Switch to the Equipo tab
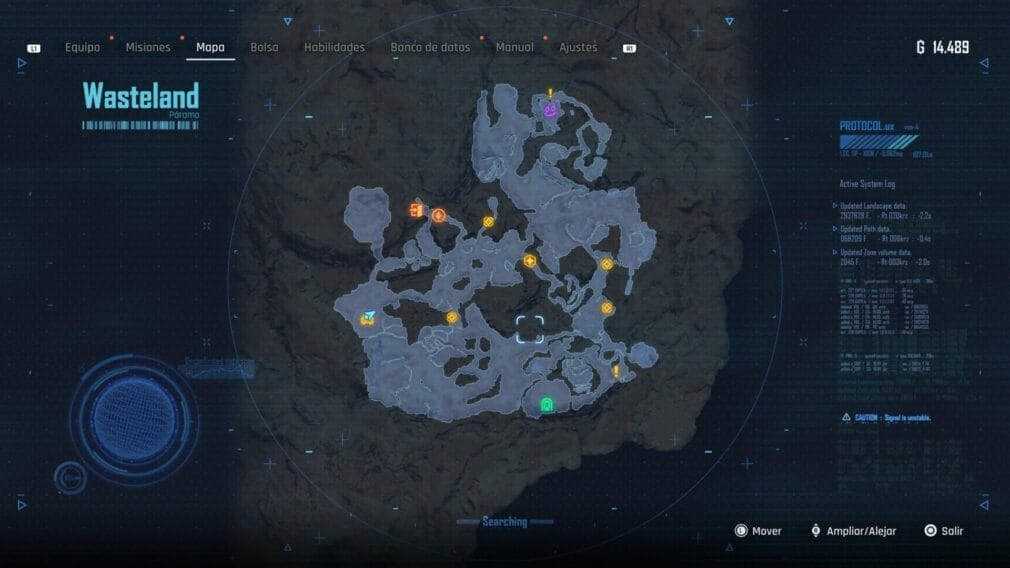 pyautogui.click(x=82, y=47)
